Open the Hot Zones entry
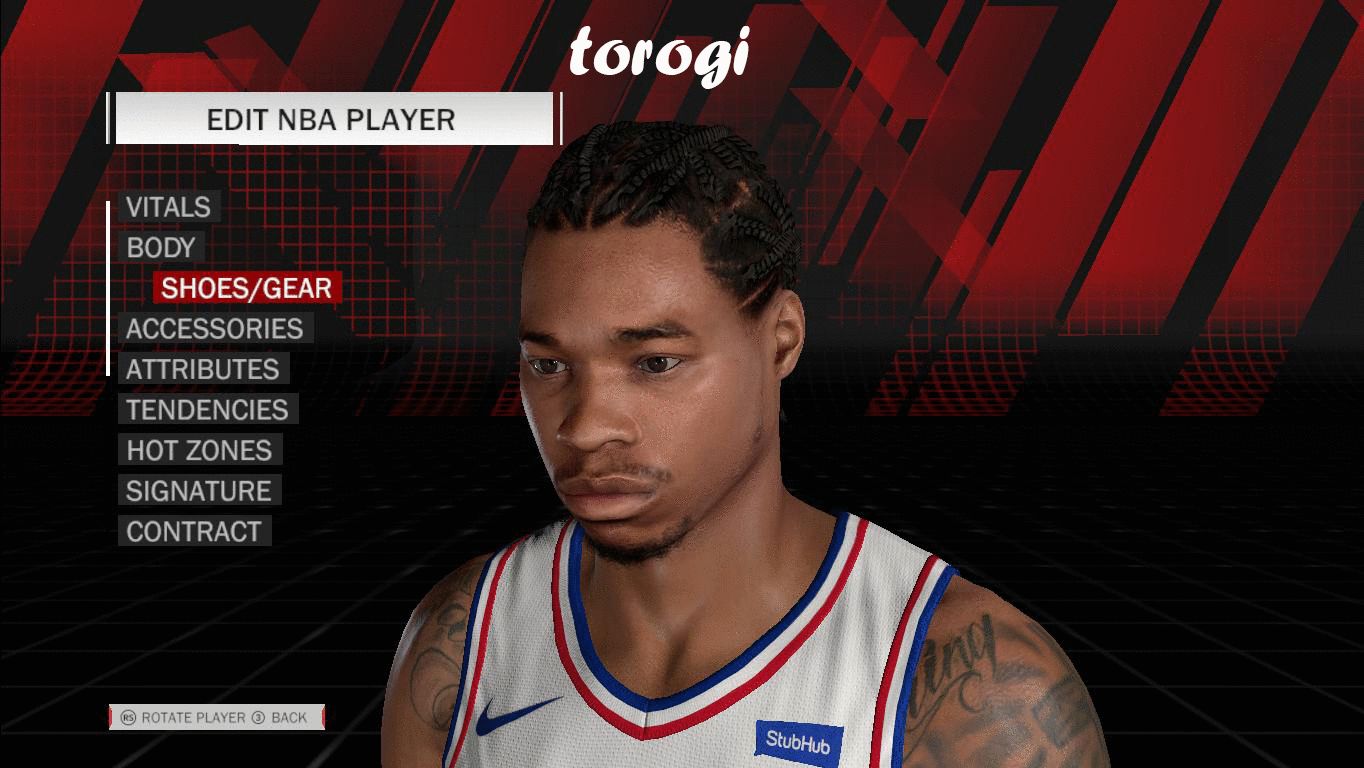Image resolution: width=1364 pixels, height=768 pixels. click(199, 450)
